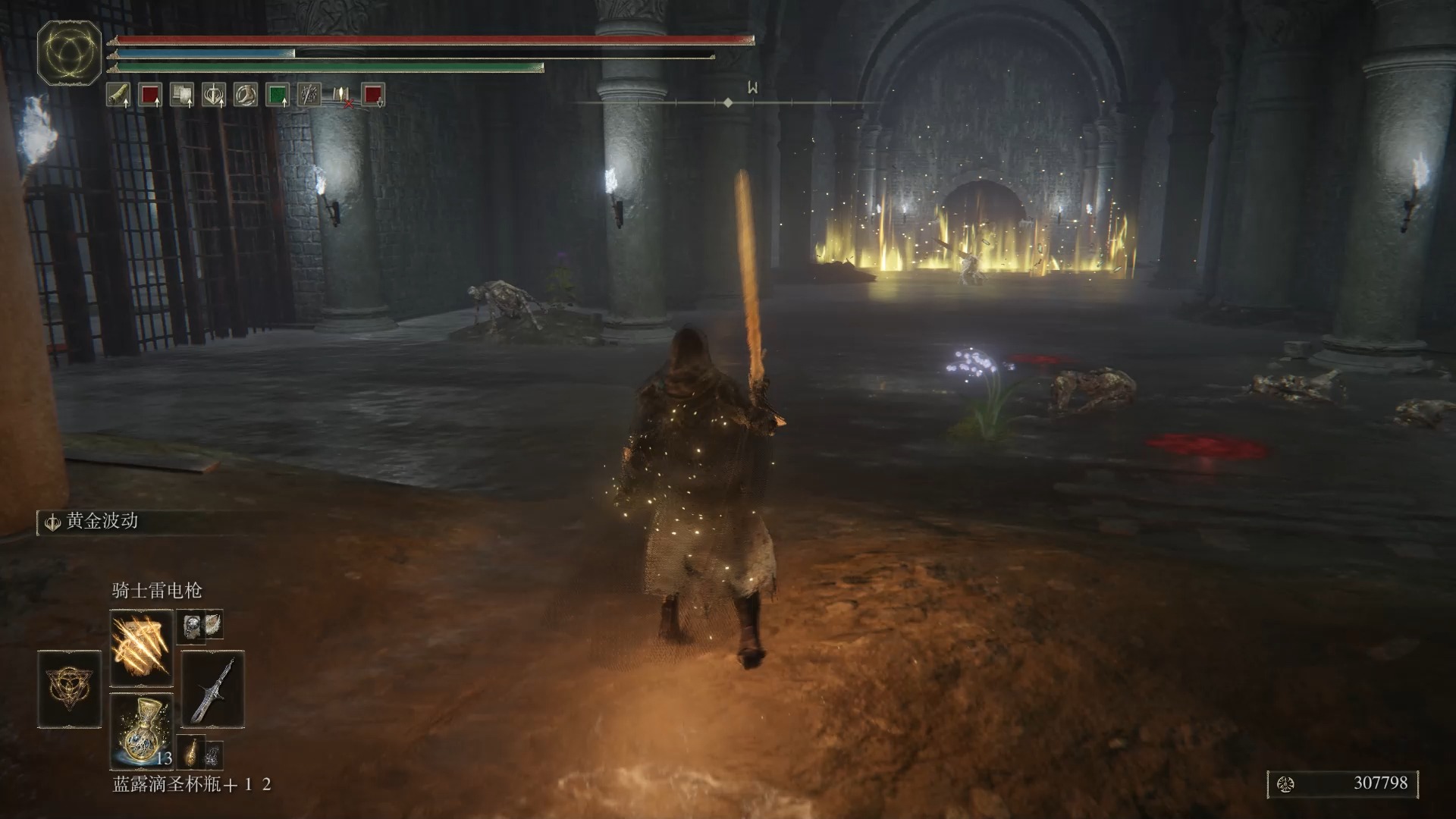Screen dimensions: 1456x819
Task: Inspect the red-crossed candle status icon
Action: (x=341, y=95)
